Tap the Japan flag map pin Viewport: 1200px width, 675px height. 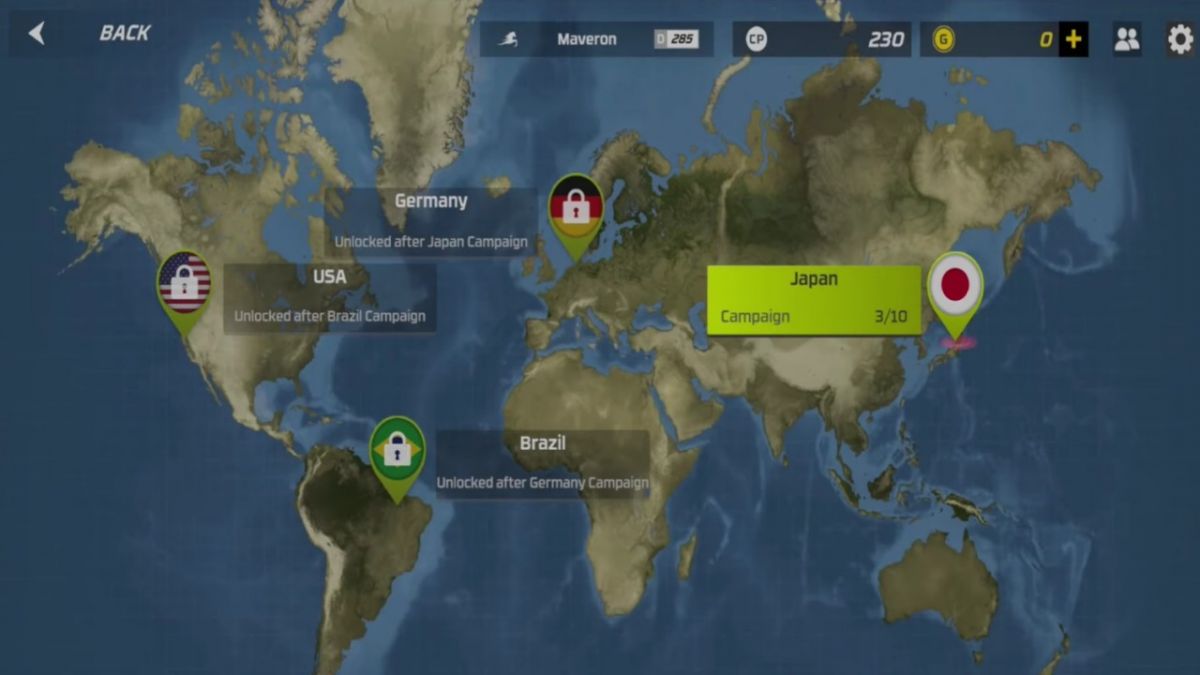click(955, 286)
